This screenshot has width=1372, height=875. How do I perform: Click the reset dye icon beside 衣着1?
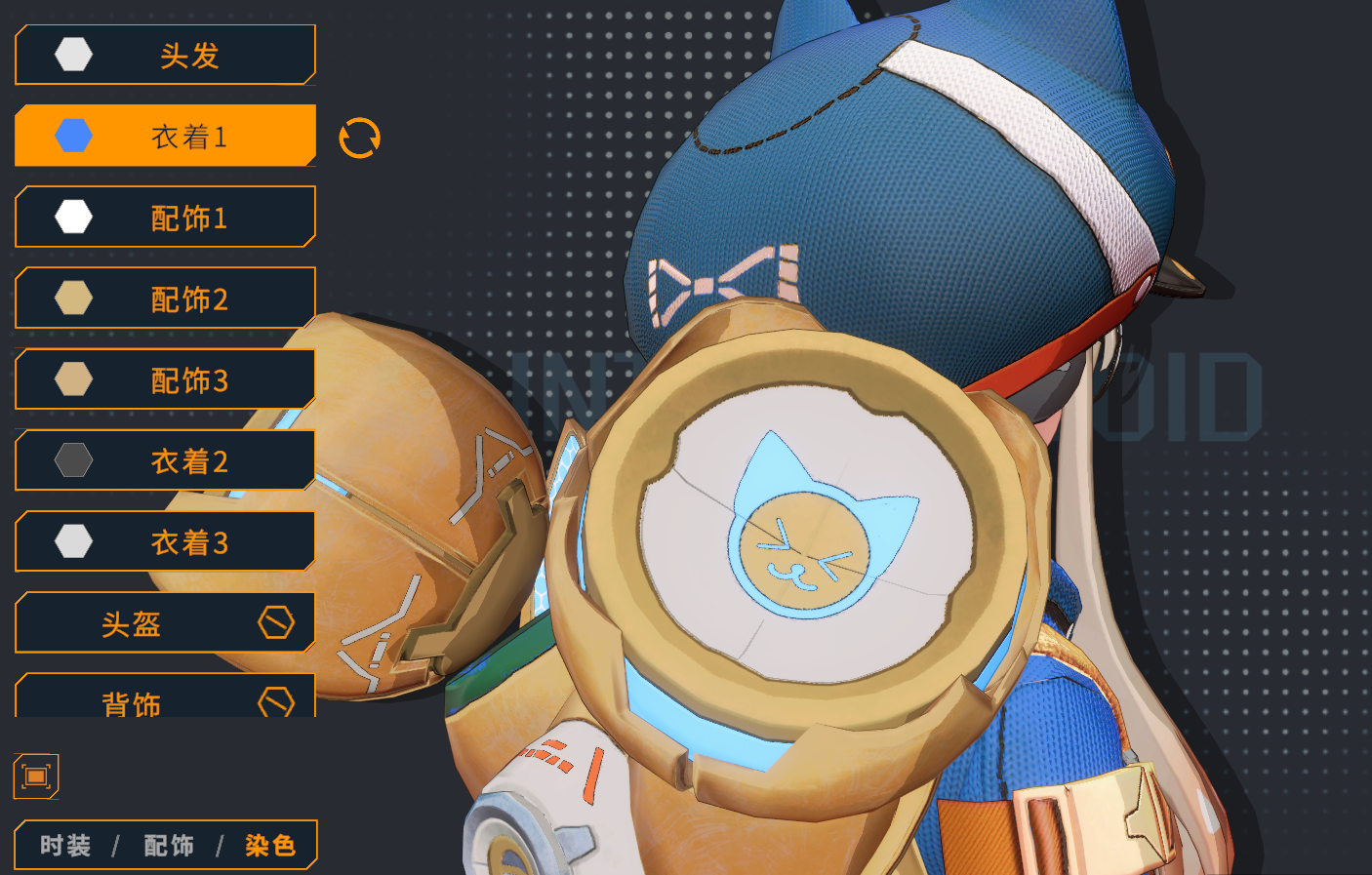tap(360, 136)
